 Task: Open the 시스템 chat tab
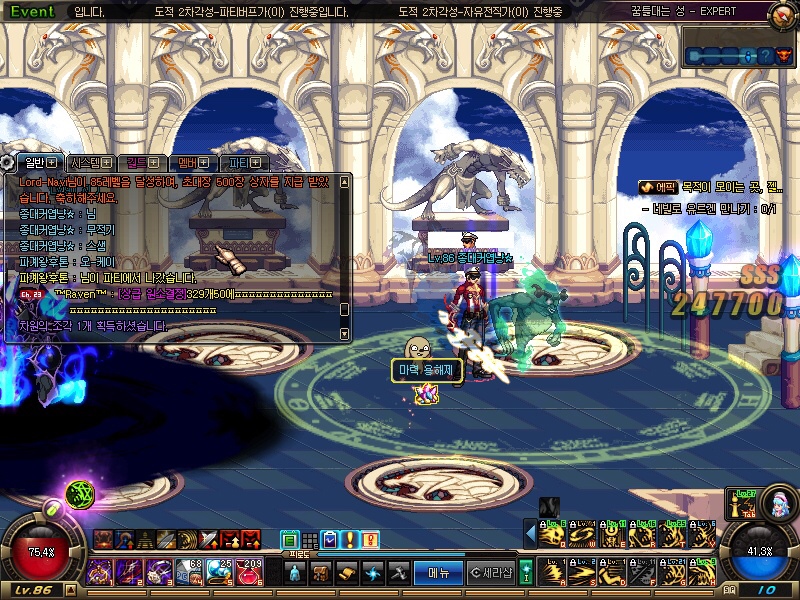92,162
